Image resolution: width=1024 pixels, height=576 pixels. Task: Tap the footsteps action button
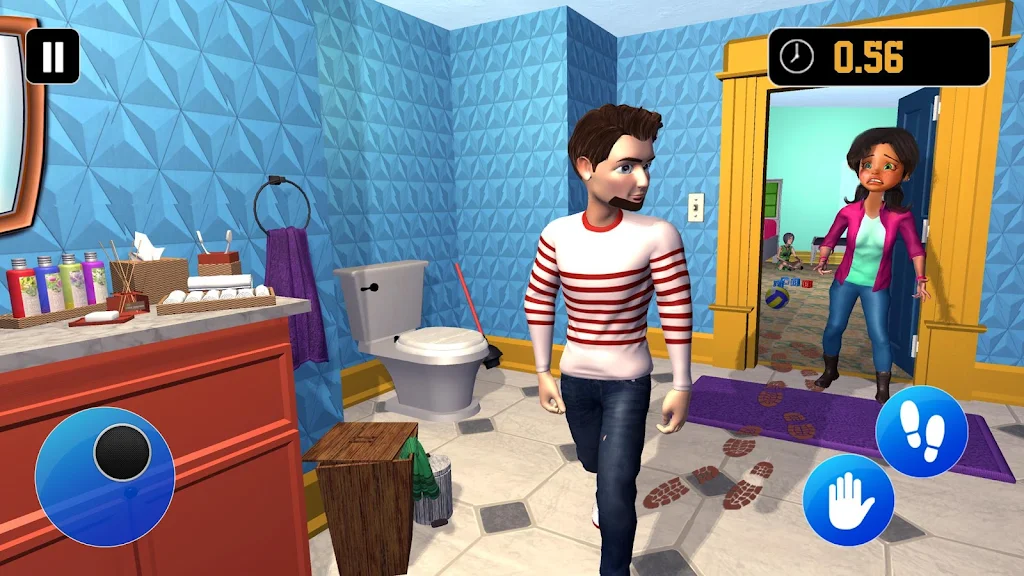921,431
